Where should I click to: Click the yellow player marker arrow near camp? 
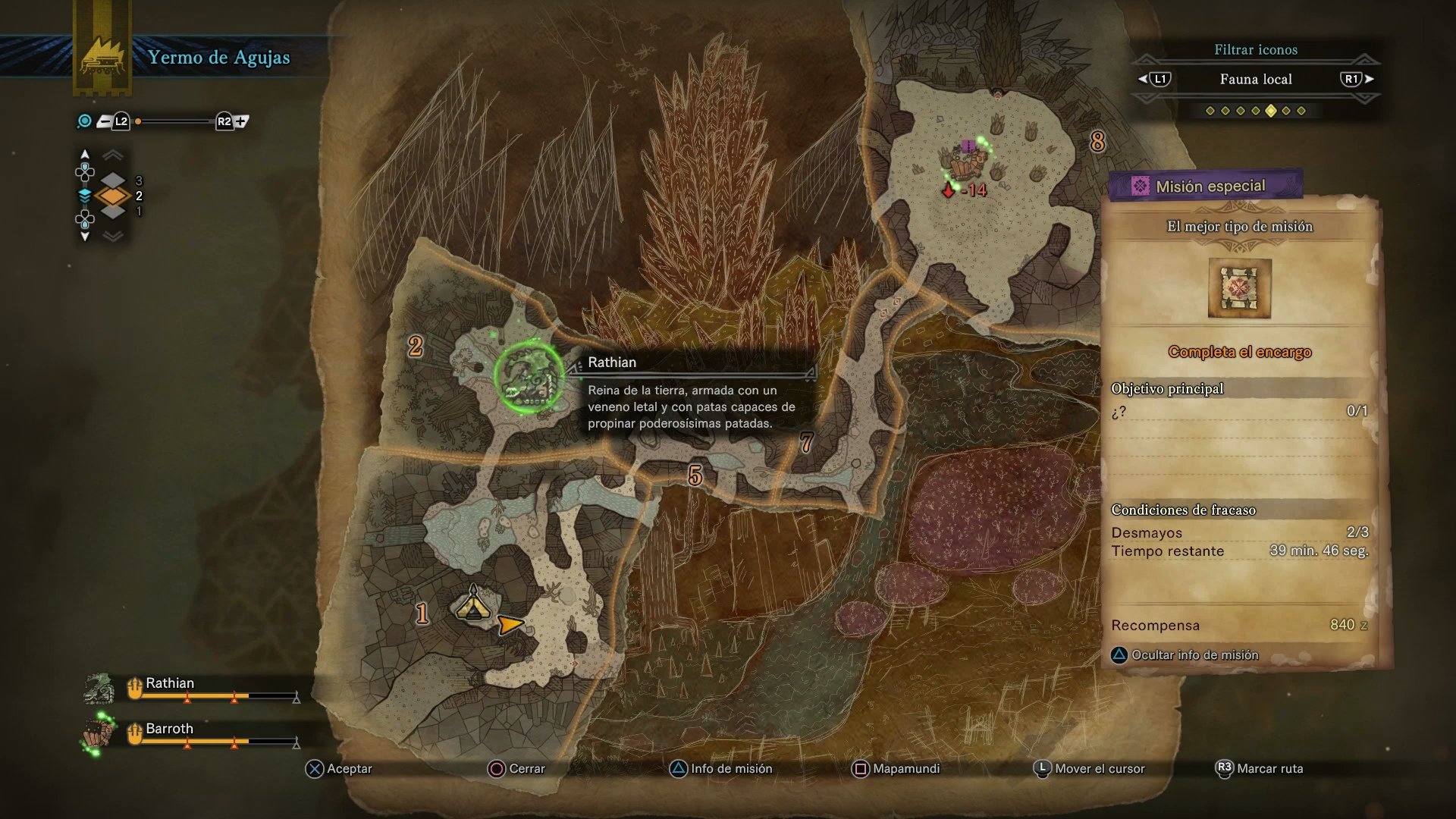tap(510, 624)
